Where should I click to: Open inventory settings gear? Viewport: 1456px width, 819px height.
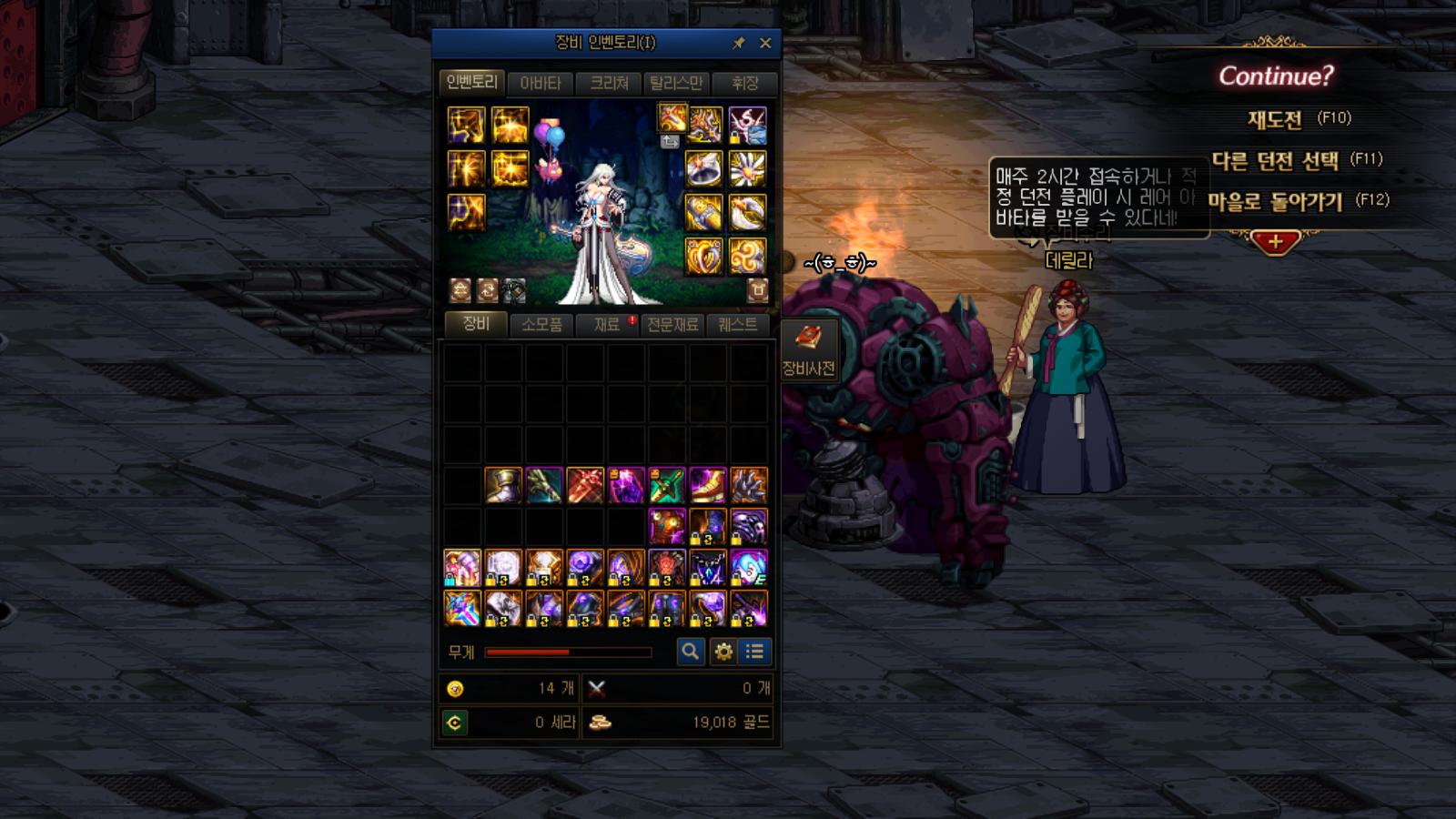(x=723, y=652)
